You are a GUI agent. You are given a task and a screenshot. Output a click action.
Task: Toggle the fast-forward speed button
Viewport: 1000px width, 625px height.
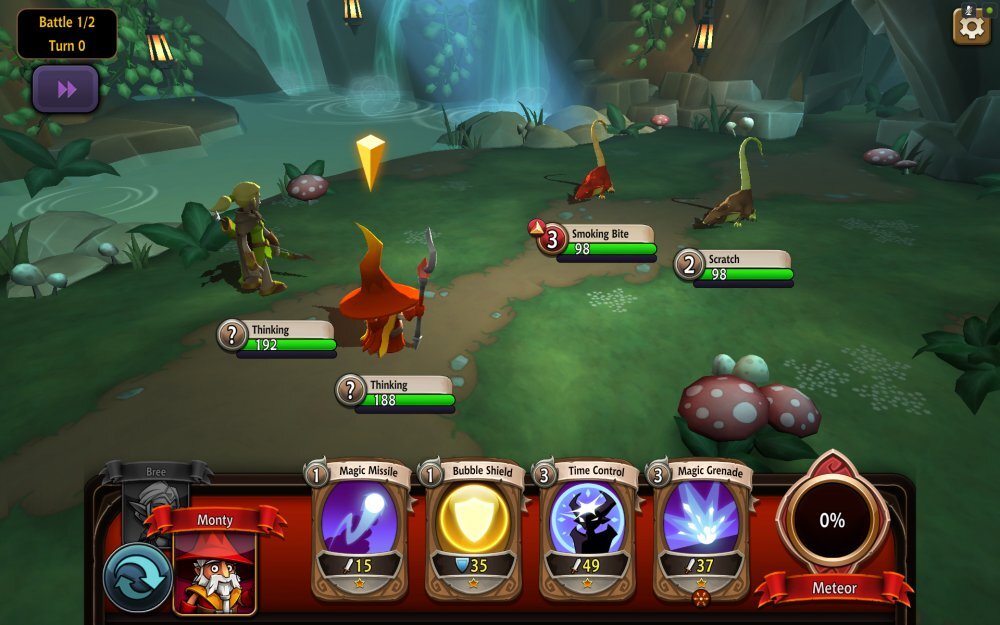pos(66,90)
